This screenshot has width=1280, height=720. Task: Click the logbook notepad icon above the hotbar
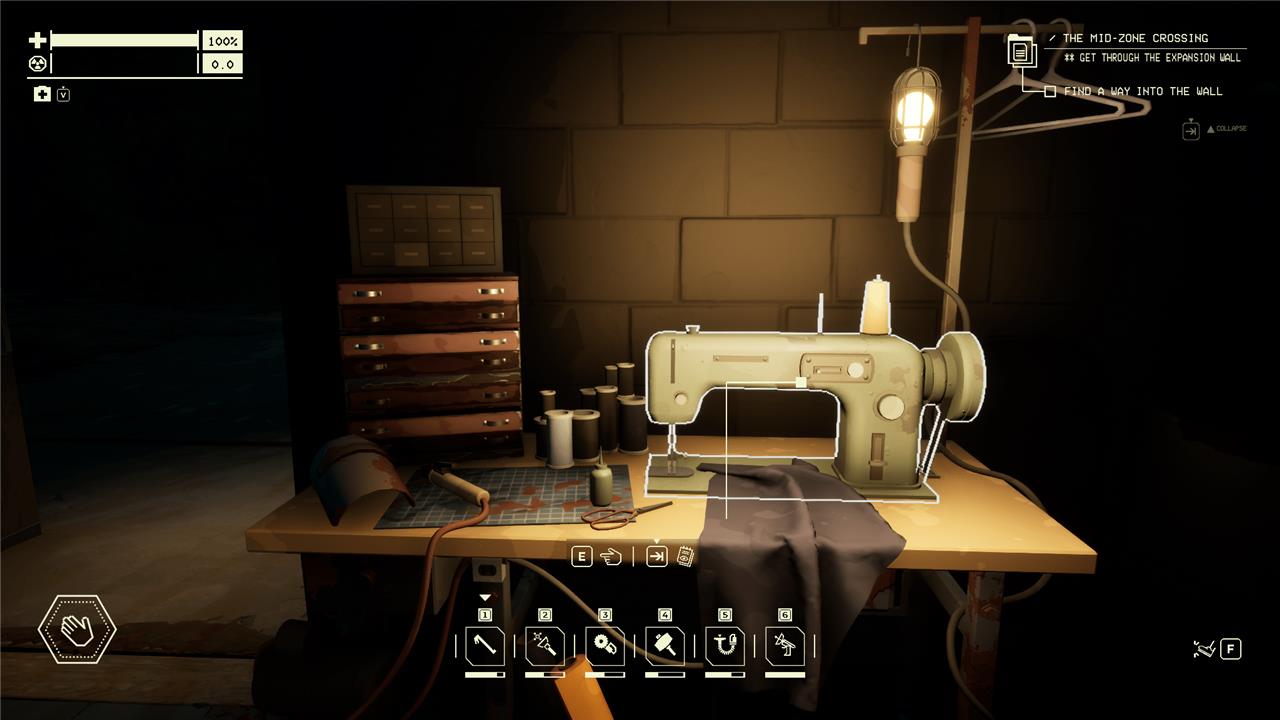click(685, 557)
